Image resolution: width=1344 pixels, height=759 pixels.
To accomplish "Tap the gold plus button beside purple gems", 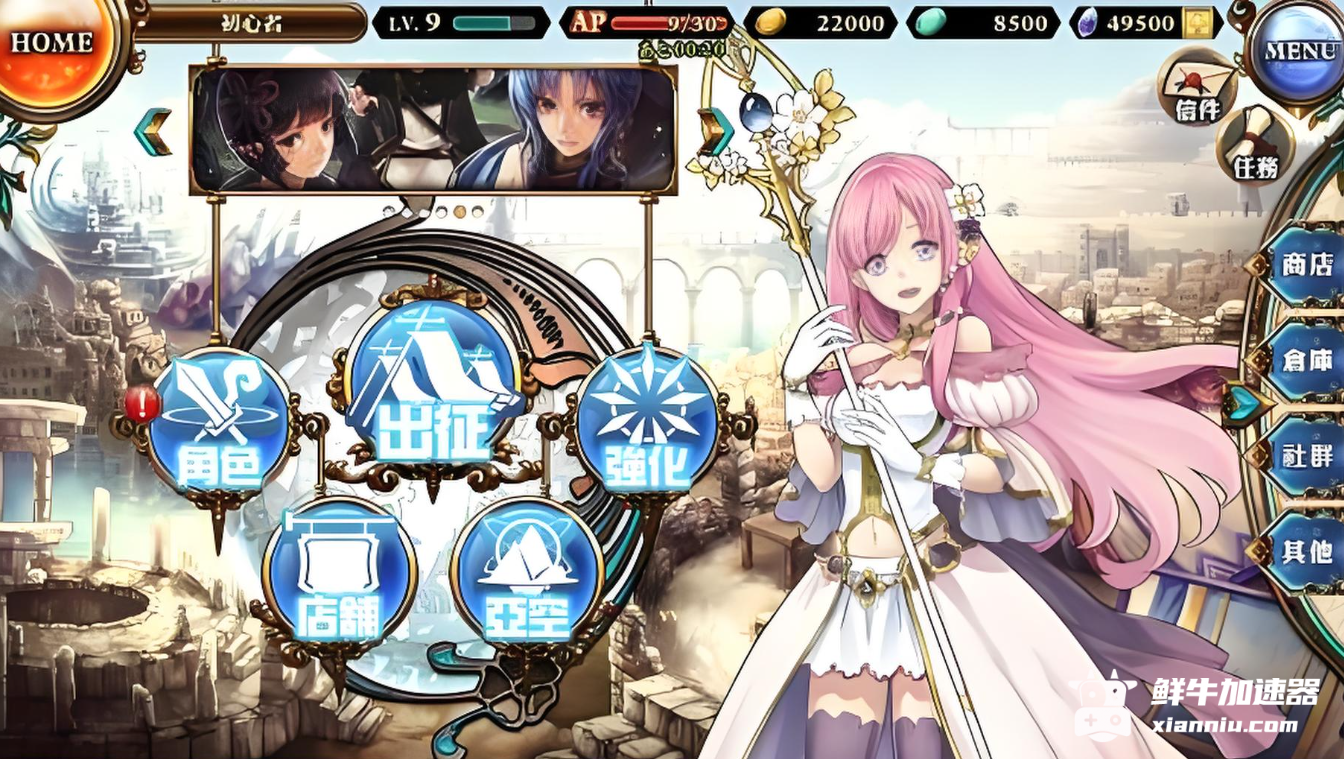I will 1201,23.
